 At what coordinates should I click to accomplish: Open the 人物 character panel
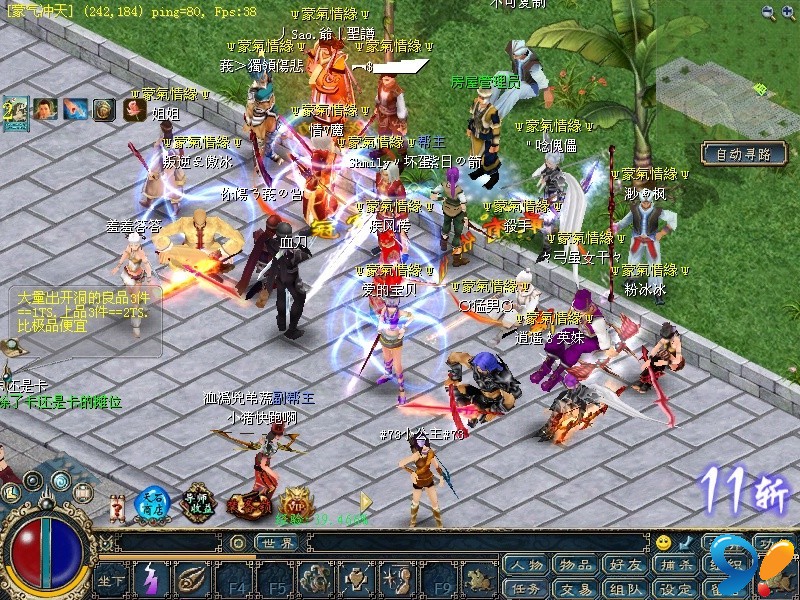point(525,565)
